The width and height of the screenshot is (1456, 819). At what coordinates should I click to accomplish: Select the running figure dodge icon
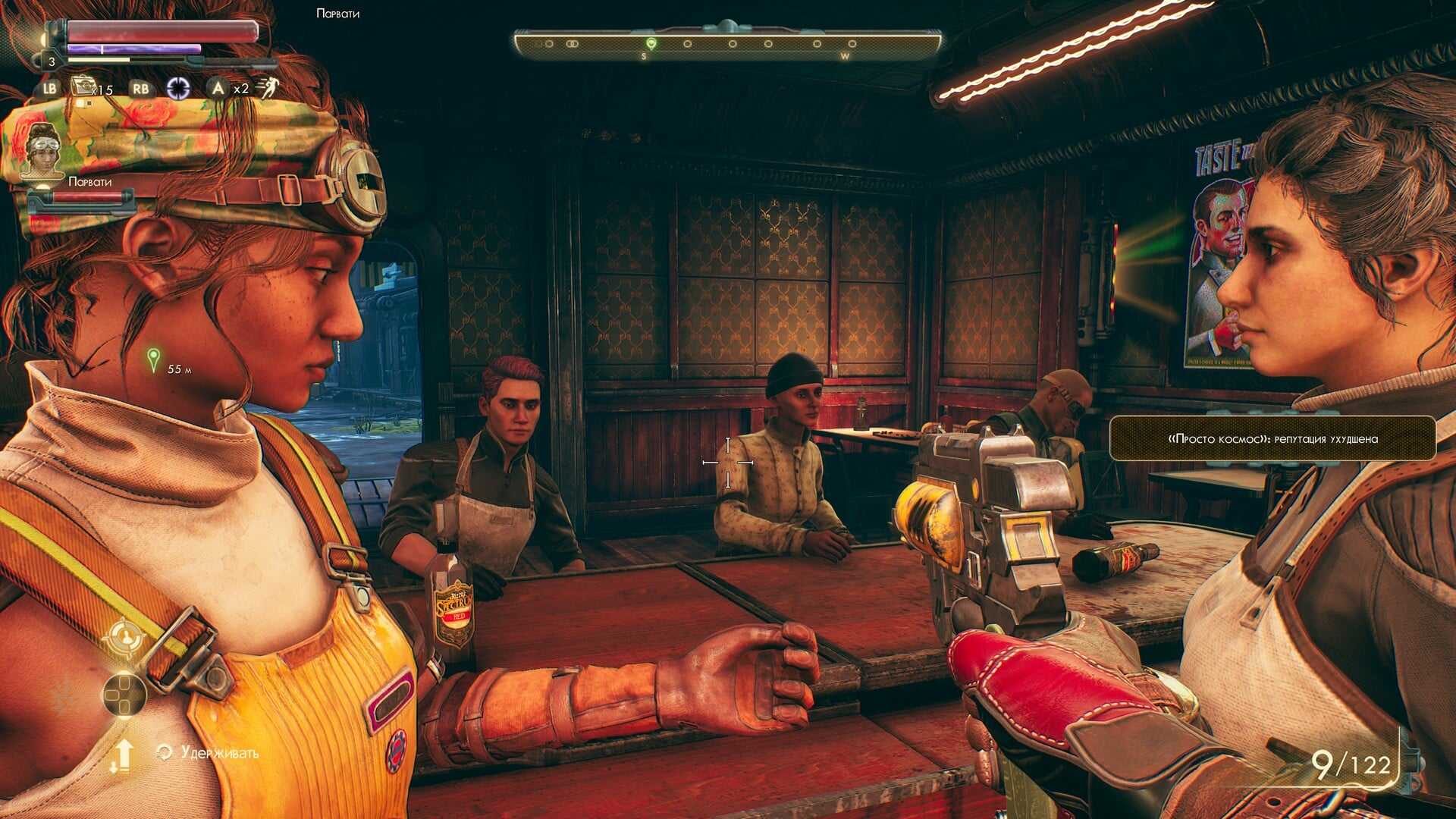point(267,87)
